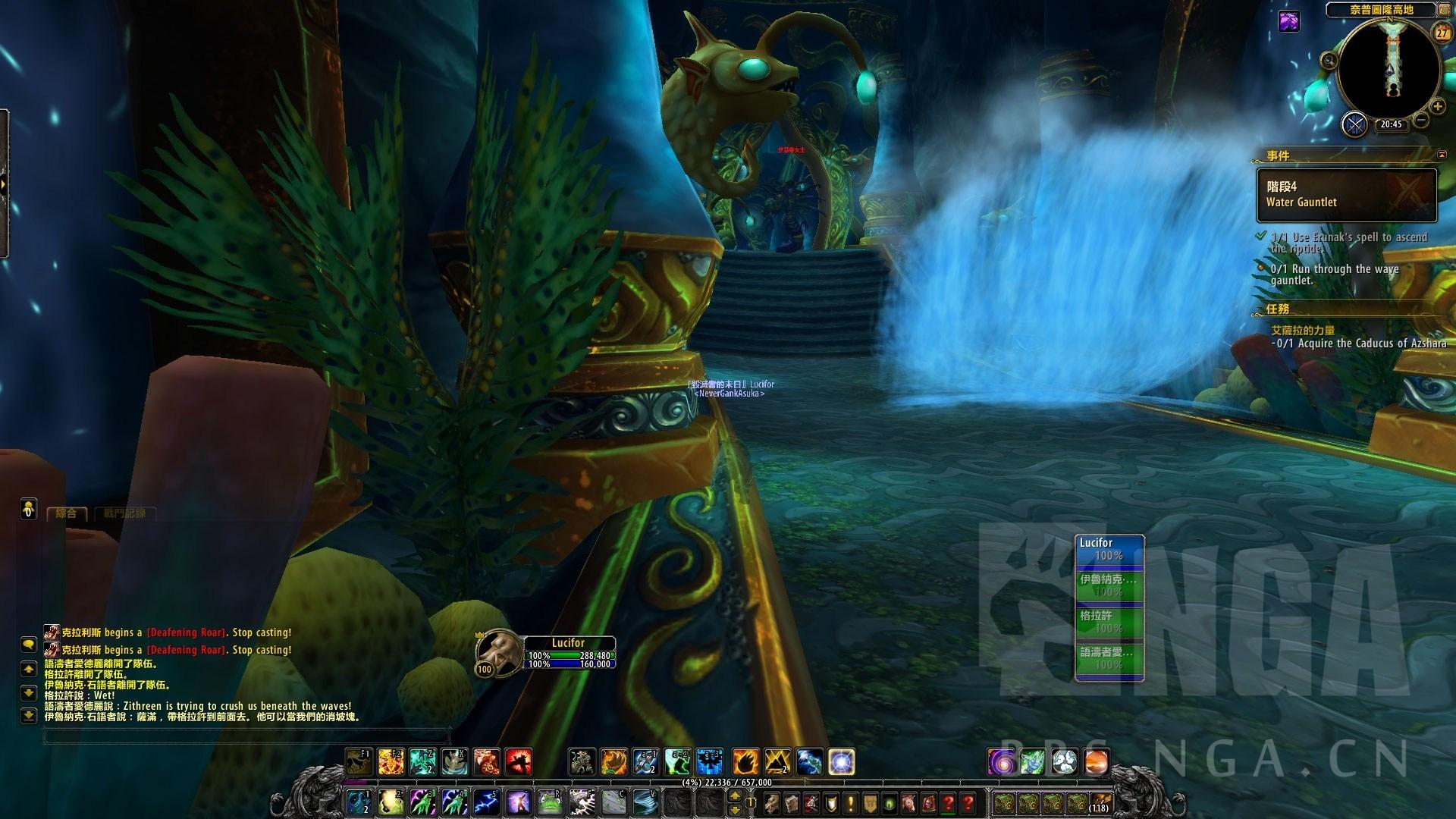The image size is (1456, 819).
Task: Select the 綜合 chat tab
Action: (67, 513)
